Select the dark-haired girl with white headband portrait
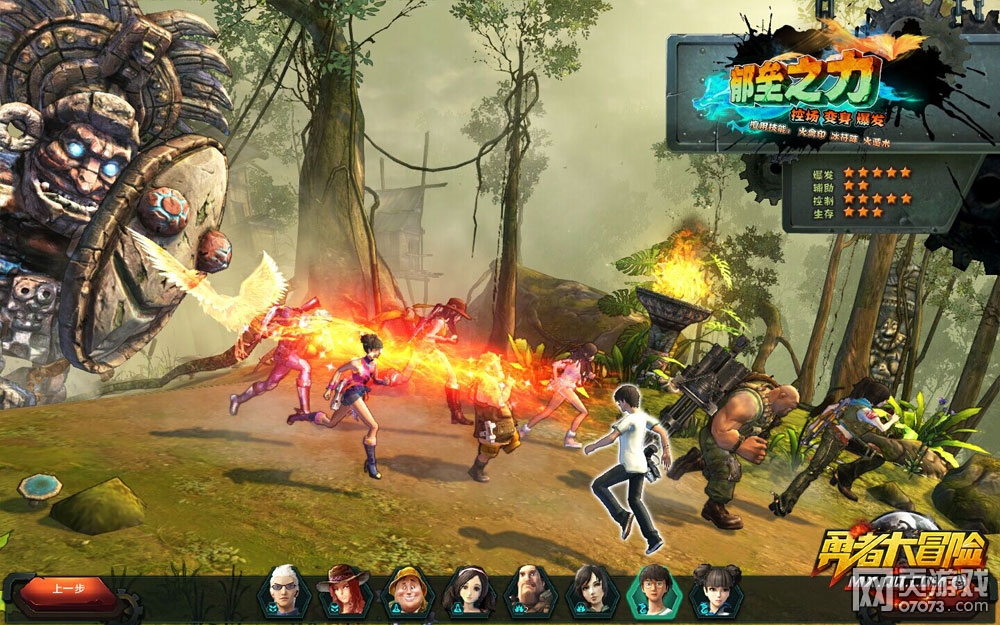Image resolution: width=1000 pixels, height=625 pixels. 468,590
